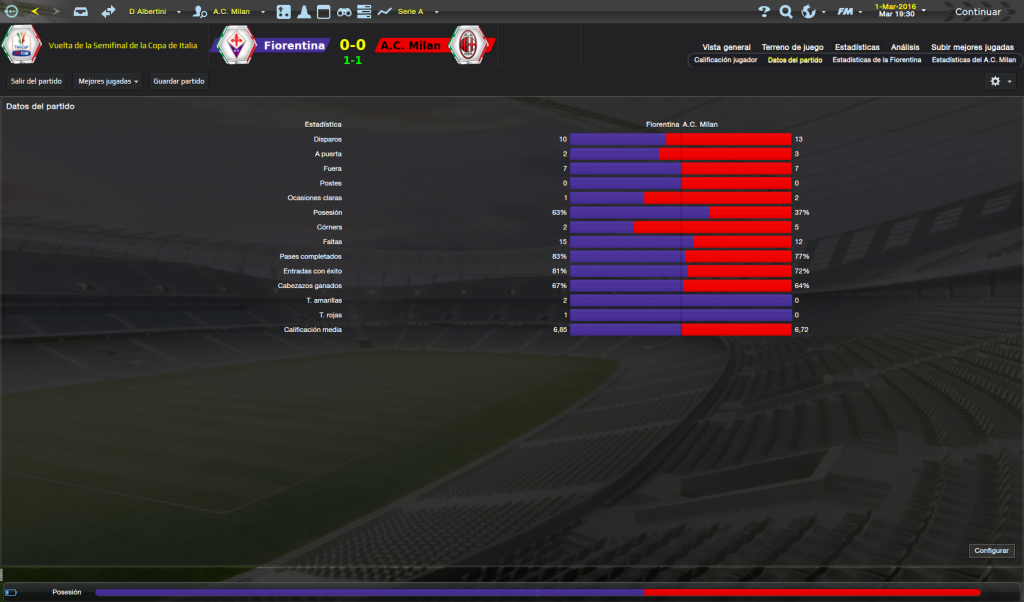Navigate back with the yellow arrow
Viewport: 1024px width, 602px height.
tap(35, 12)
